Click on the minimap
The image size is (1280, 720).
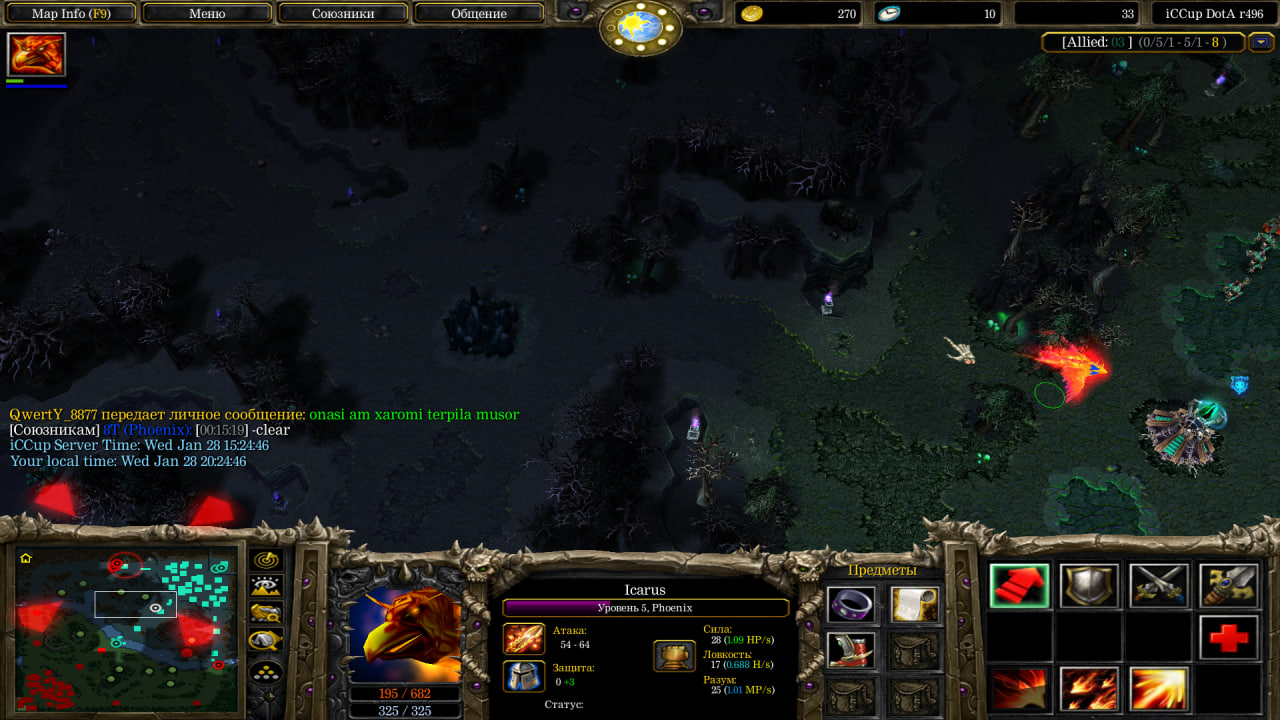127,628
